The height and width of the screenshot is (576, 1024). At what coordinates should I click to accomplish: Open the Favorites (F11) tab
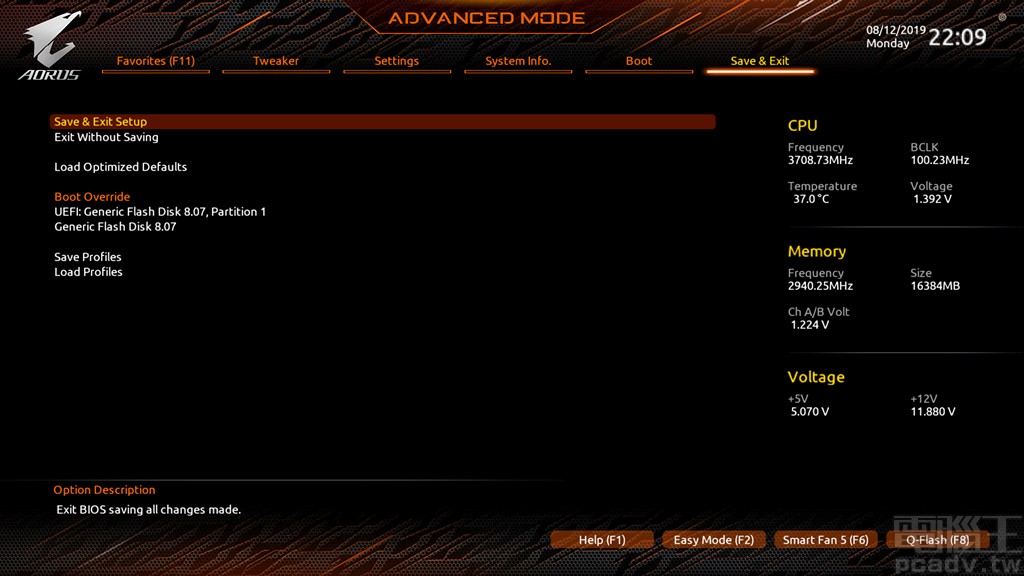pyautogui.click(x=155, y=61)
